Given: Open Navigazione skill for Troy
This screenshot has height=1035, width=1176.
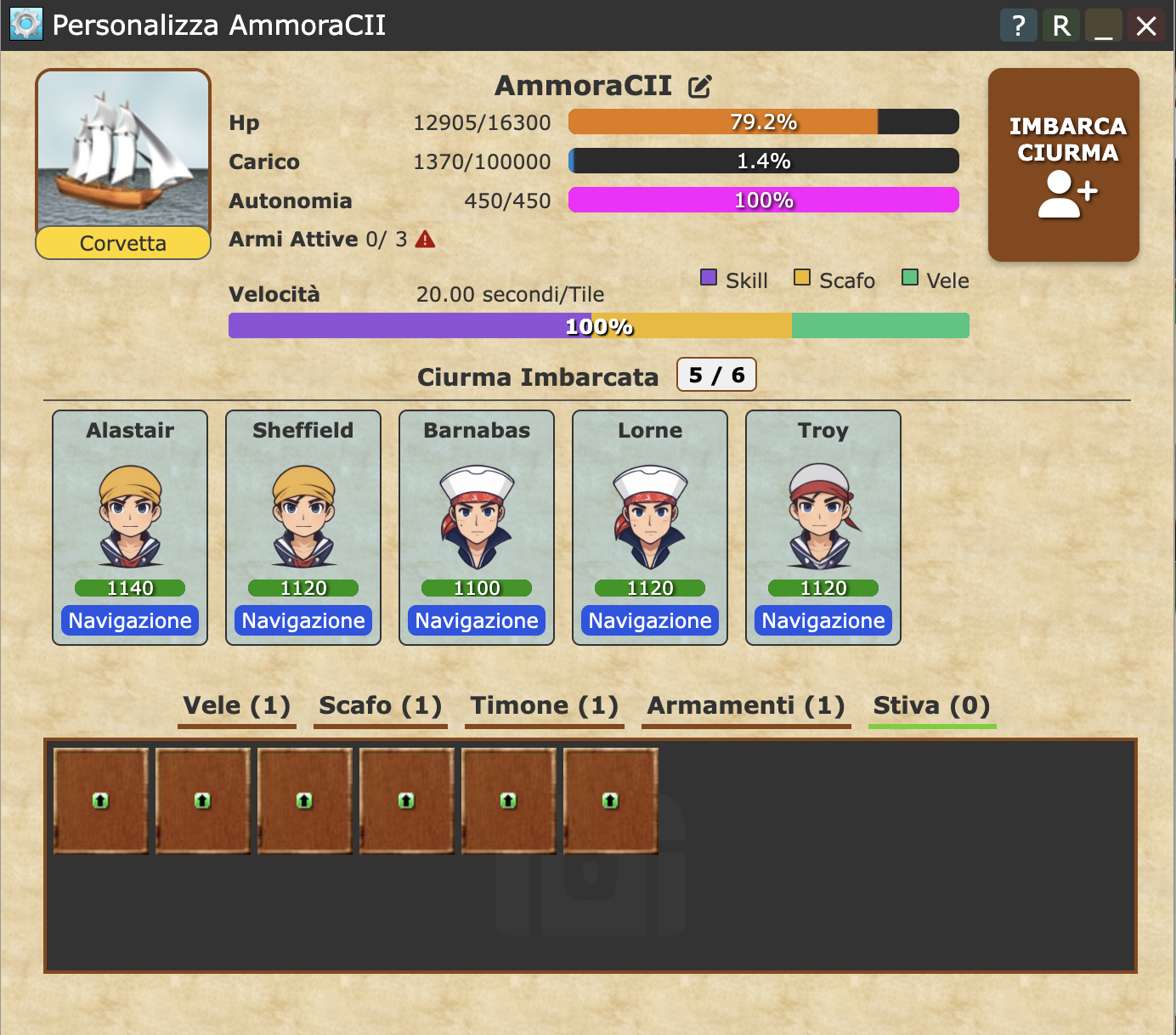Looking at the screenshot, I should [823, 620].
